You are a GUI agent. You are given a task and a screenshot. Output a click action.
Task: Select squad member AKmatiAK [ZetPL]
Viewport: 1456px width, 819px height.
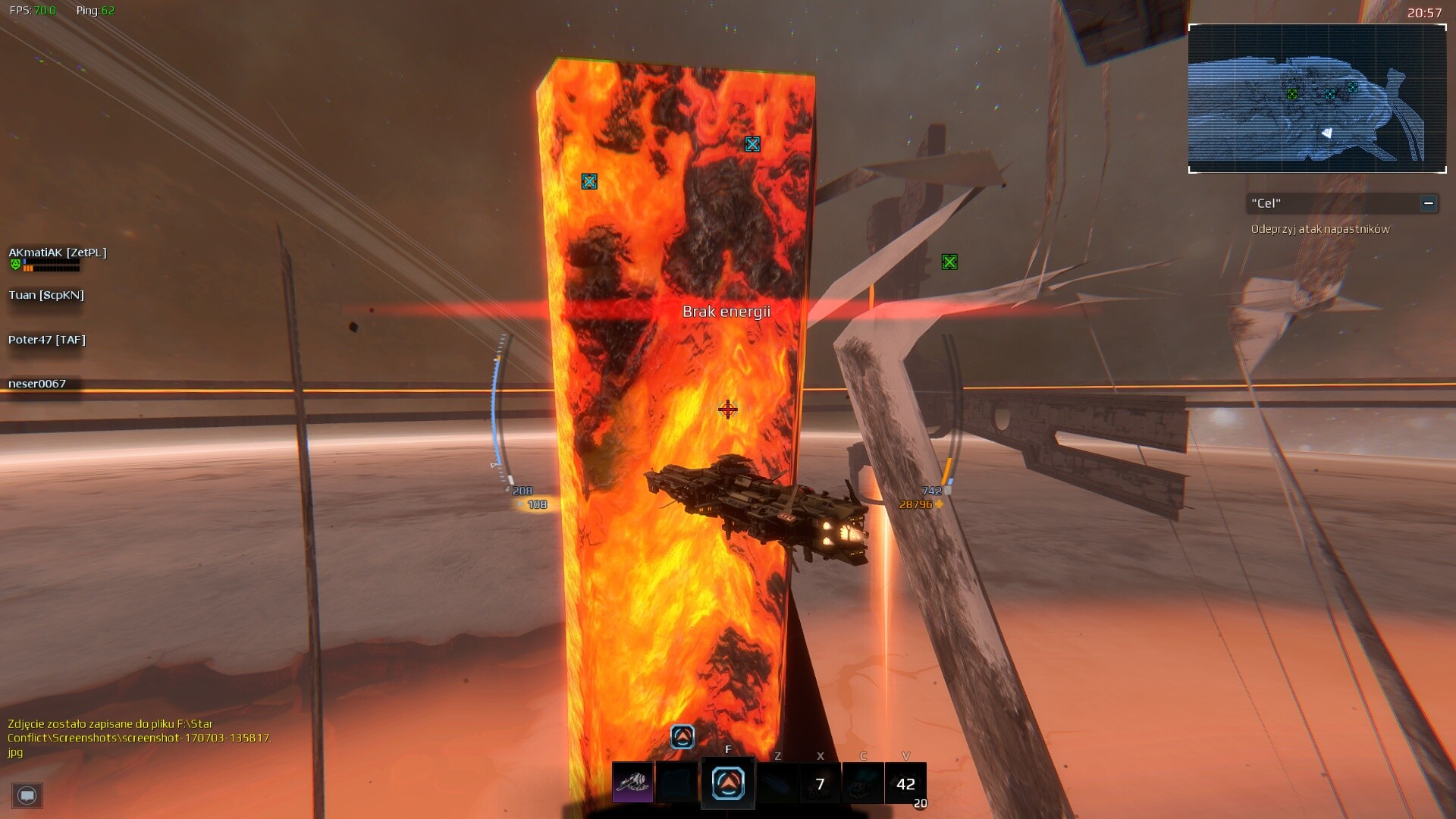pos(58,253)
